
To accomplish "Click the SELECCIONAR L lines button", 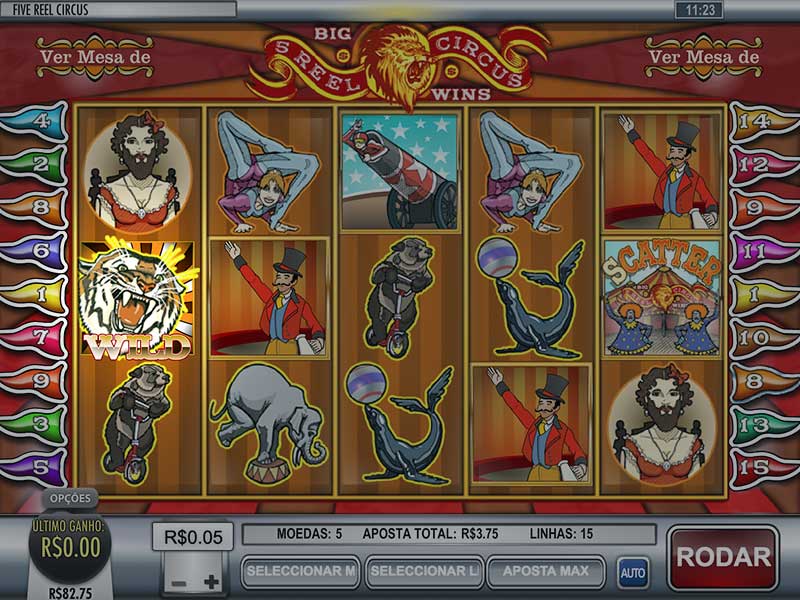I will [x=425, y=572].
